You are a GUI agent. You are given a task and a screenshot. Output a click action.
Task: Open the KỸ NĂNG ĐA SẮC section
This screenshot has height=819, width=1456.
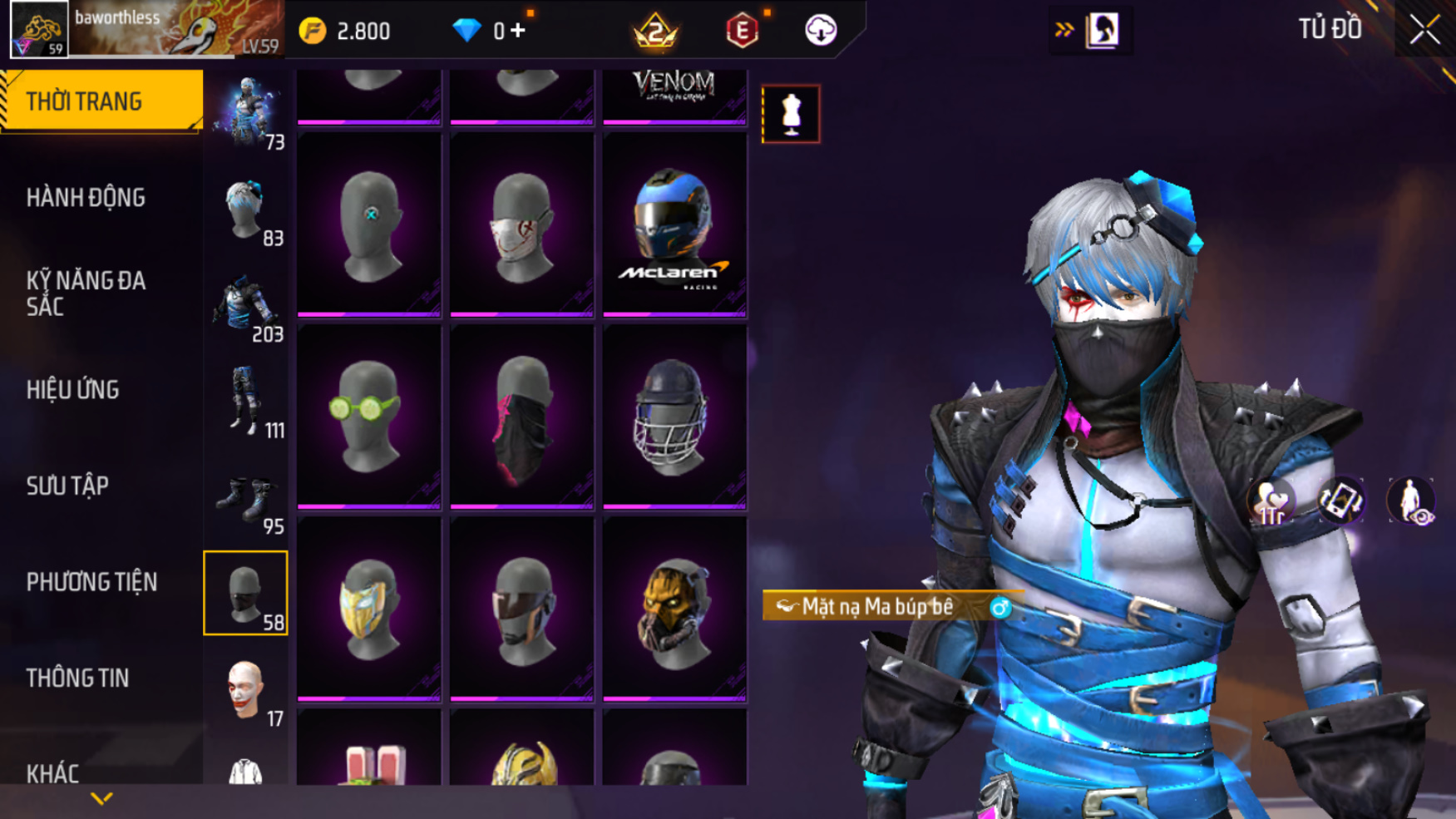pyautogui.click(x=86, y=294)
